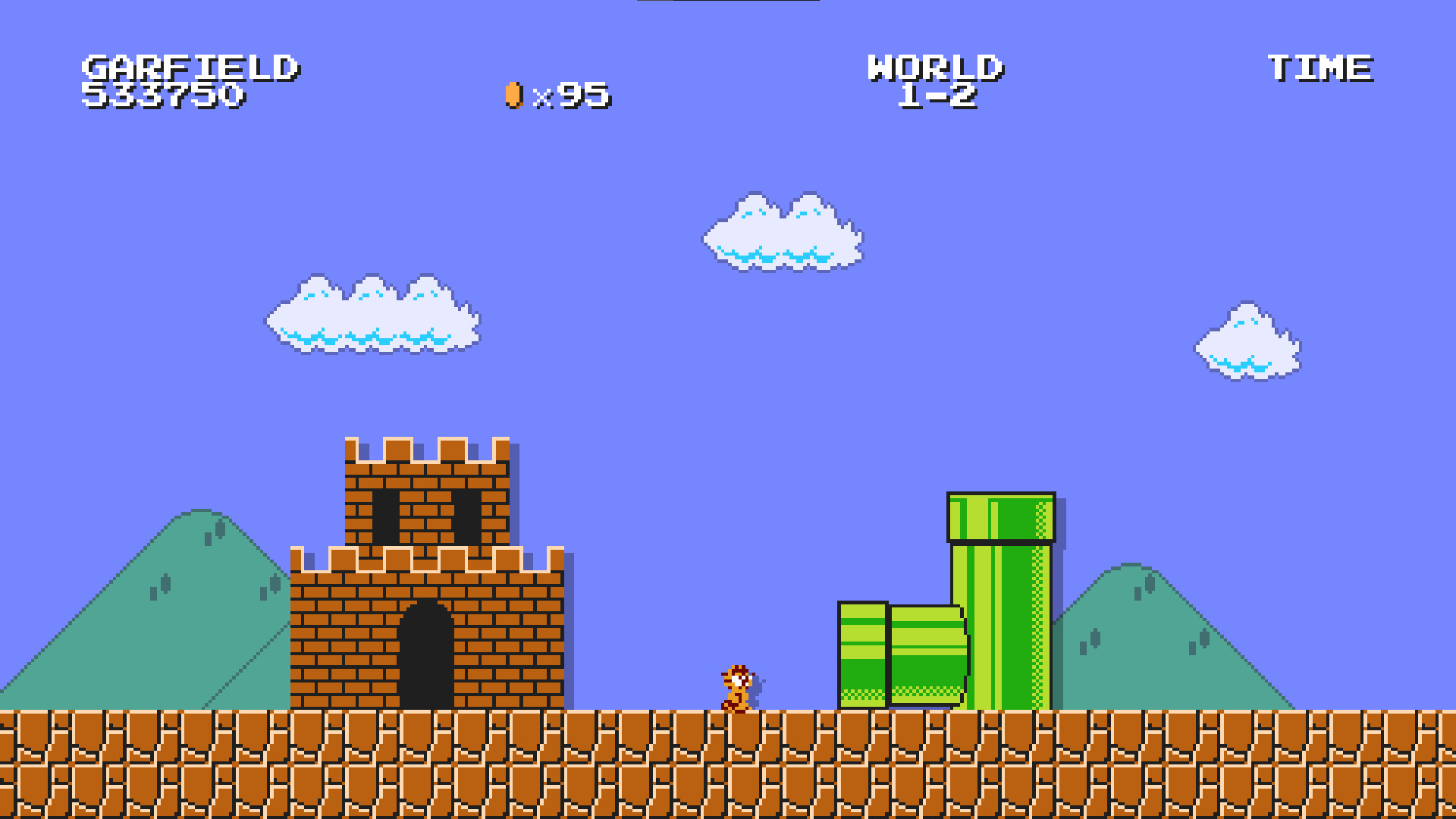Click the tall green pipe

click(x=1001, y=607)
